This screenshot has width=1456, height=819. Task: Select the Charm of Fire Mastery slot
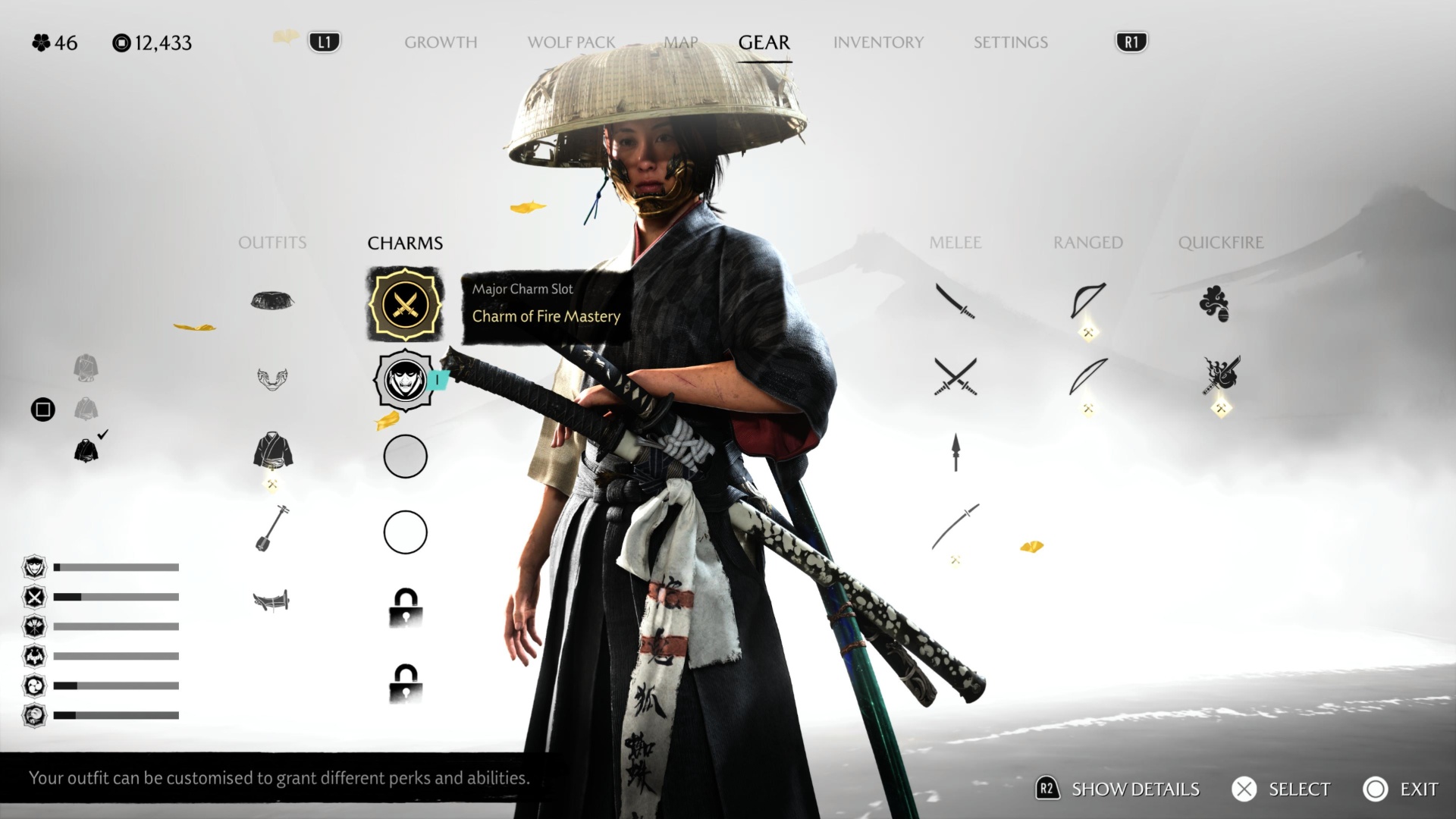tap(405, 305)
